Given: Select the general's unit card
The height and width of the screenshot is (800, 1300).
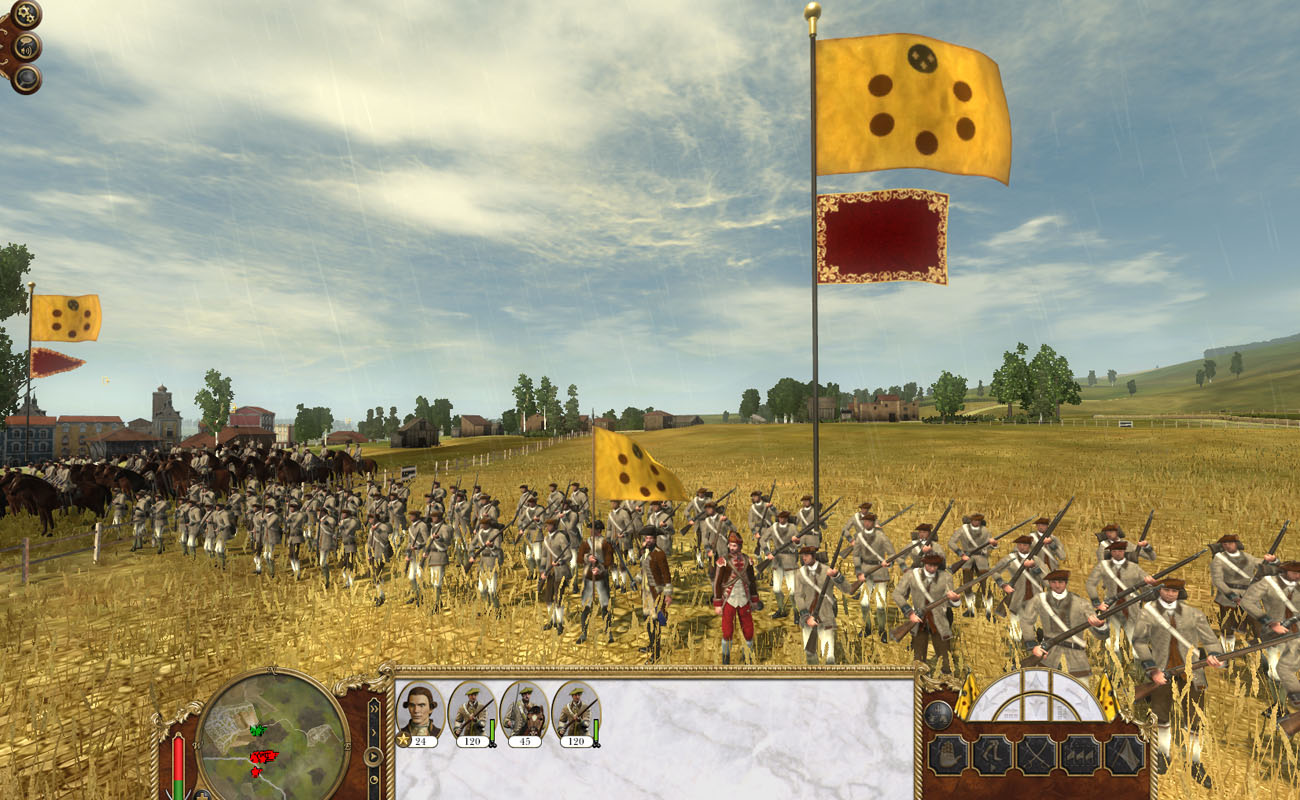Looking at the screenshot, I should [420, 711].
